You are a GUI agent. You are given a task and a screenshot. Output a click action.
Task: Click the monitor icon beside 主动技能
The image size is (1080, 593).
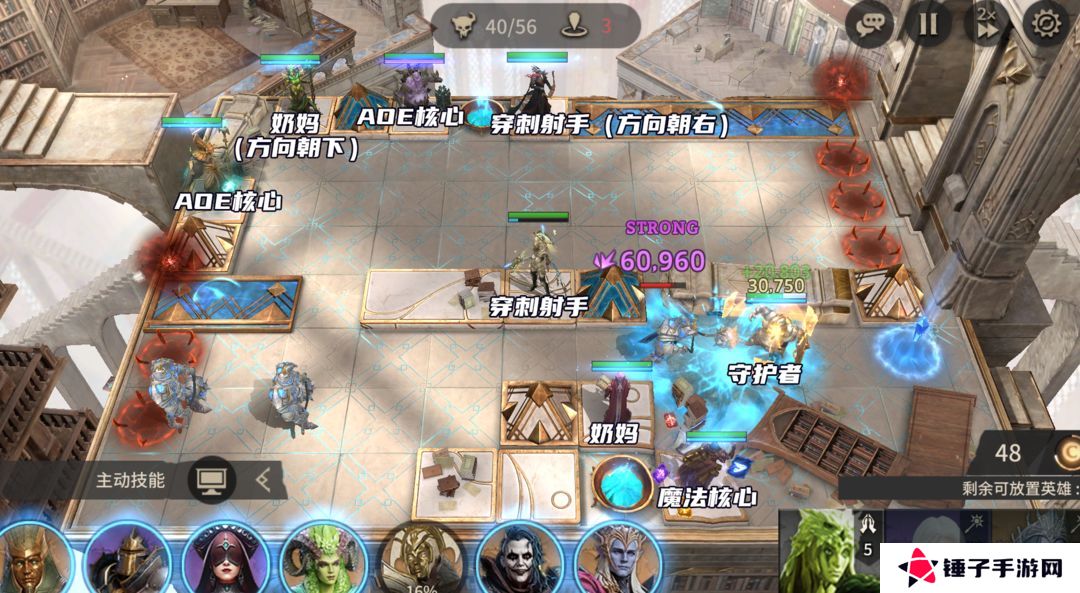[212, 480]
